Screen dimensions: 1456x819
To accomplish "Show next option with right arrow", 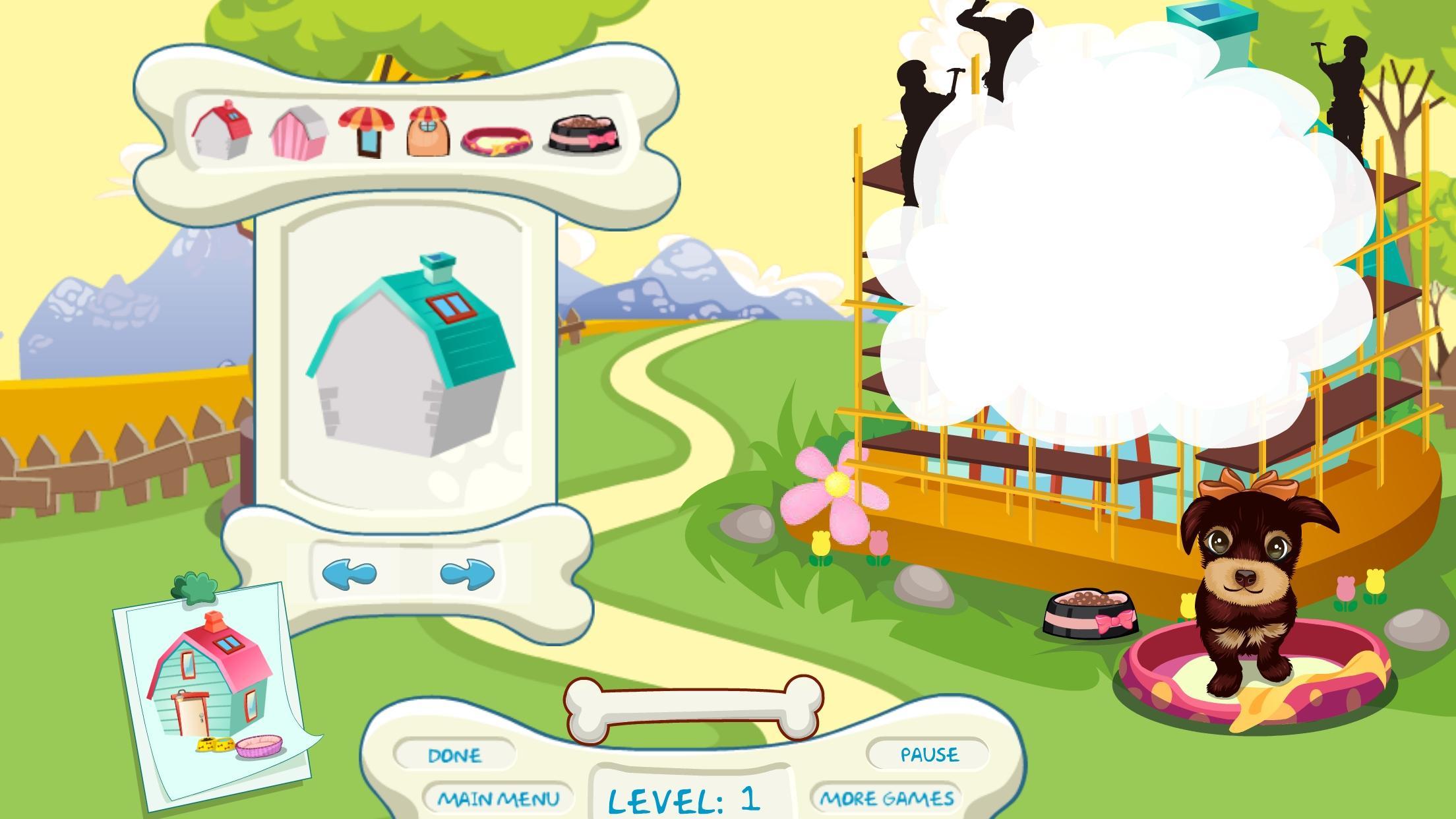I will point(467,573).
